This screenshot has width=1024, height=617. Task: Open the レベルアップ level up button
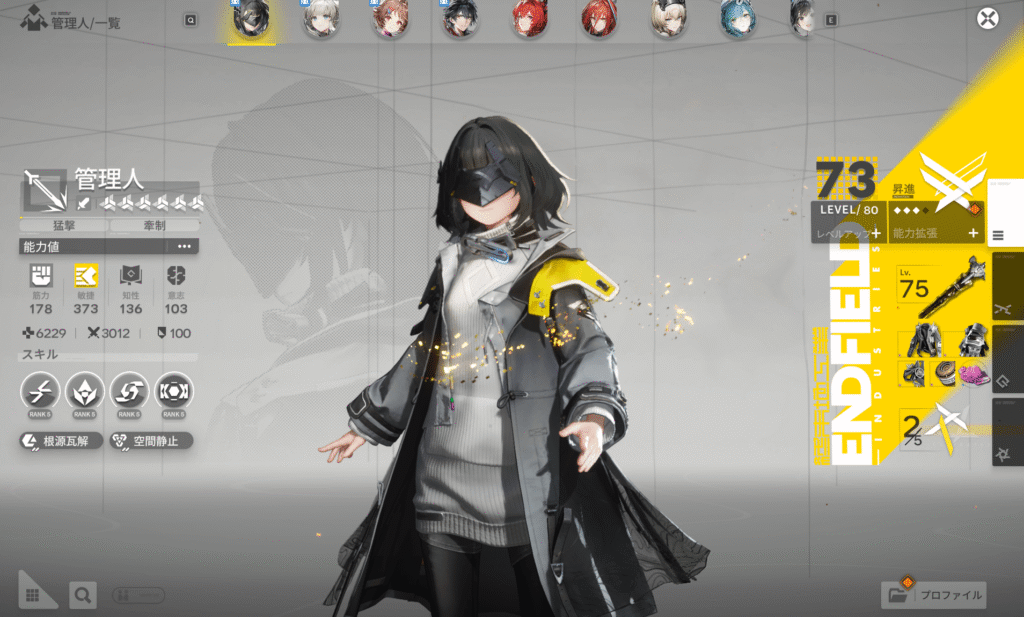848,233
